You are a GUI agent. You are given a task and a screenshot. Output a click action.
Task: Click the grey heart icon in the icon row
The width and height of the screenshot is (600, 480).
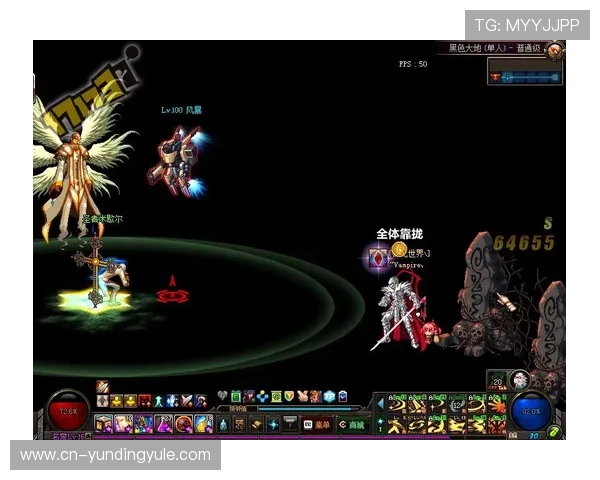pyautogui.click(x=223, y=396)
